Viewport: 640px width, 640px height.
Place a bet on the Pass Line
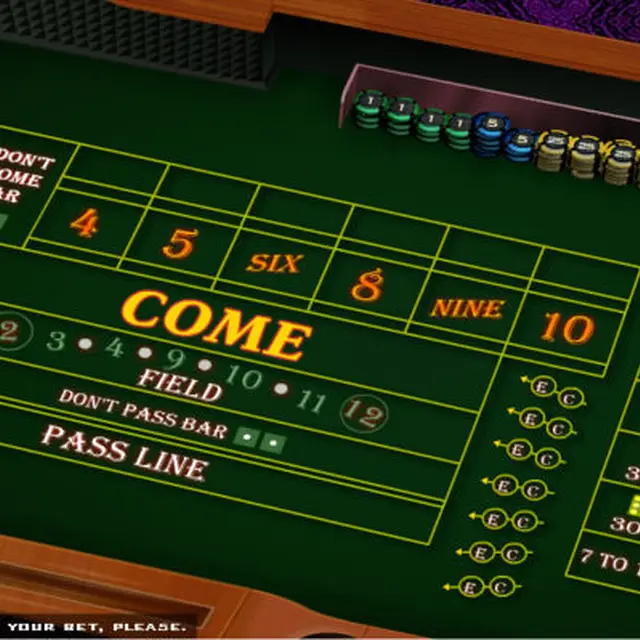(x=125, y=453)
